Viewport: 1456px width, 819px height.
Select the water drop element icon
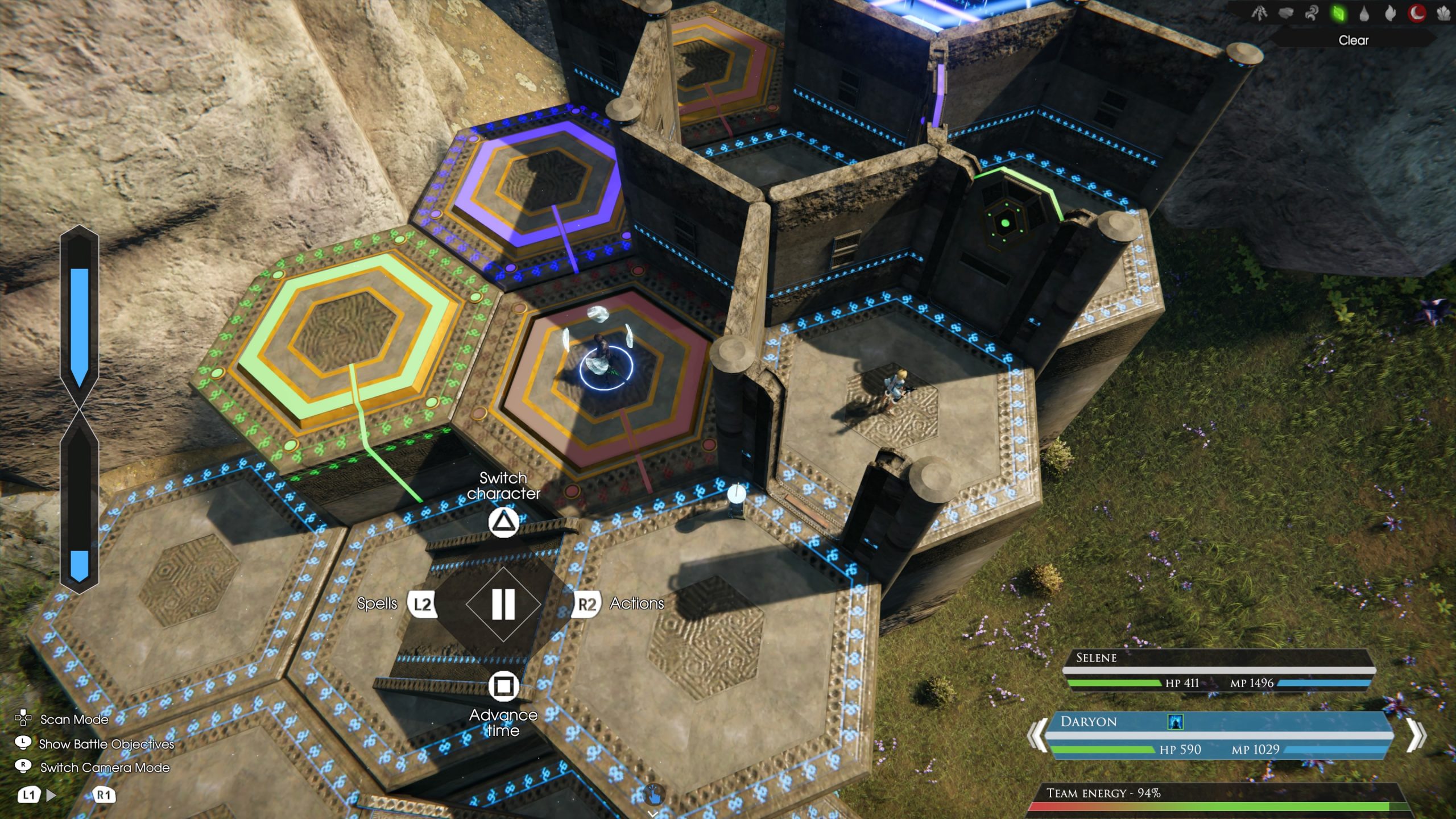pyautogui.click(x=1366, y=13)
